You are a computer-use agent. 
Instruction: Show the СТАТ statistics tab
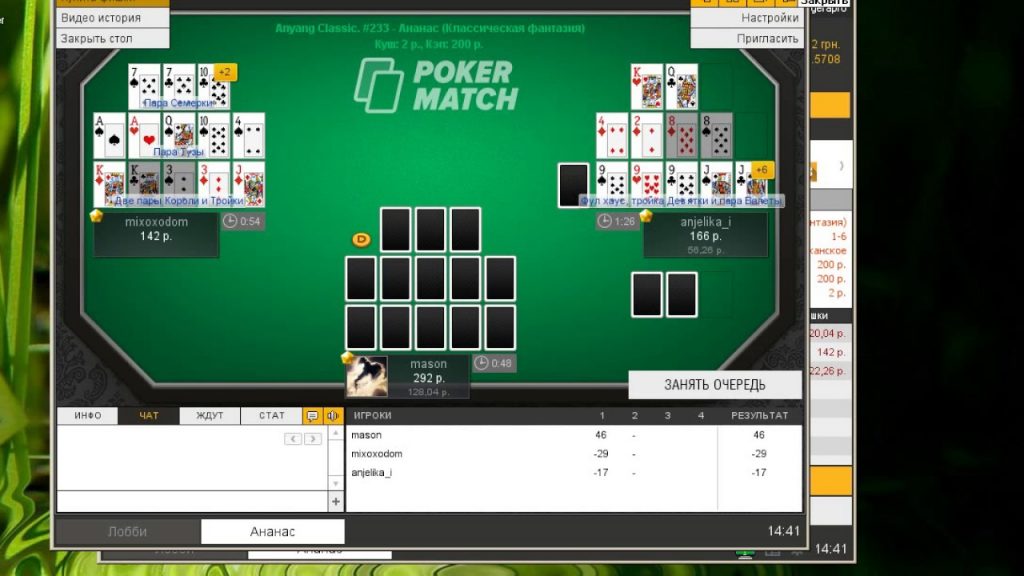click(271, 416)
